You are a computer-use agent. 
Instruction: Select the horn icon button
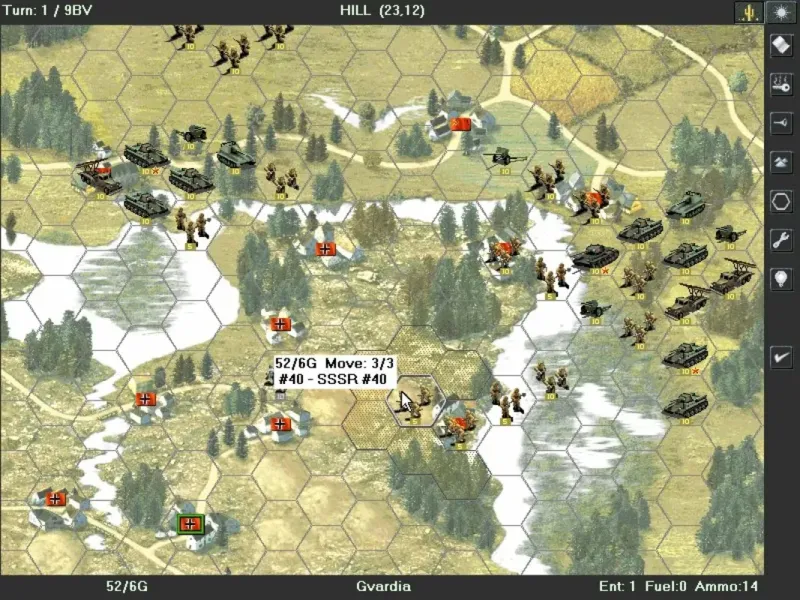coord(780,122)
